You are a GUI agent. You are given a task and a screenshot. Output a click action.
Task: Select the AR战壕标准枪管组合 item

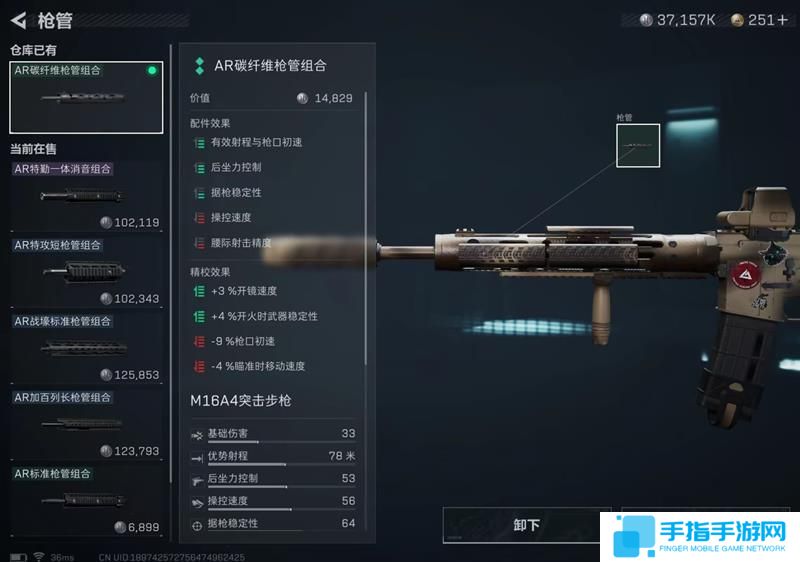(86, 347)
